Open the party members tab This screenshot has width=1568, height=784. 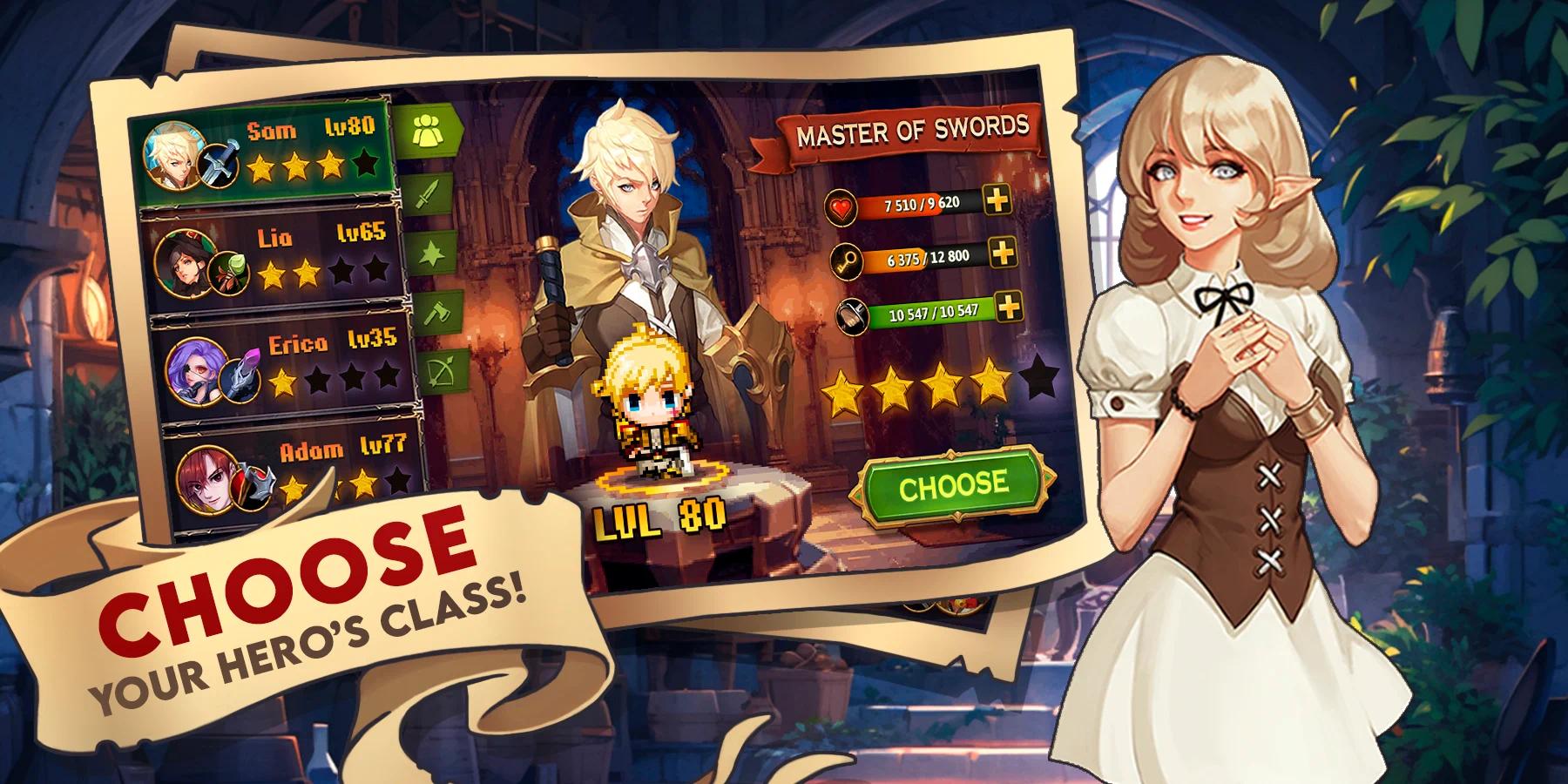pyautogui.click(x=426, y=131)
